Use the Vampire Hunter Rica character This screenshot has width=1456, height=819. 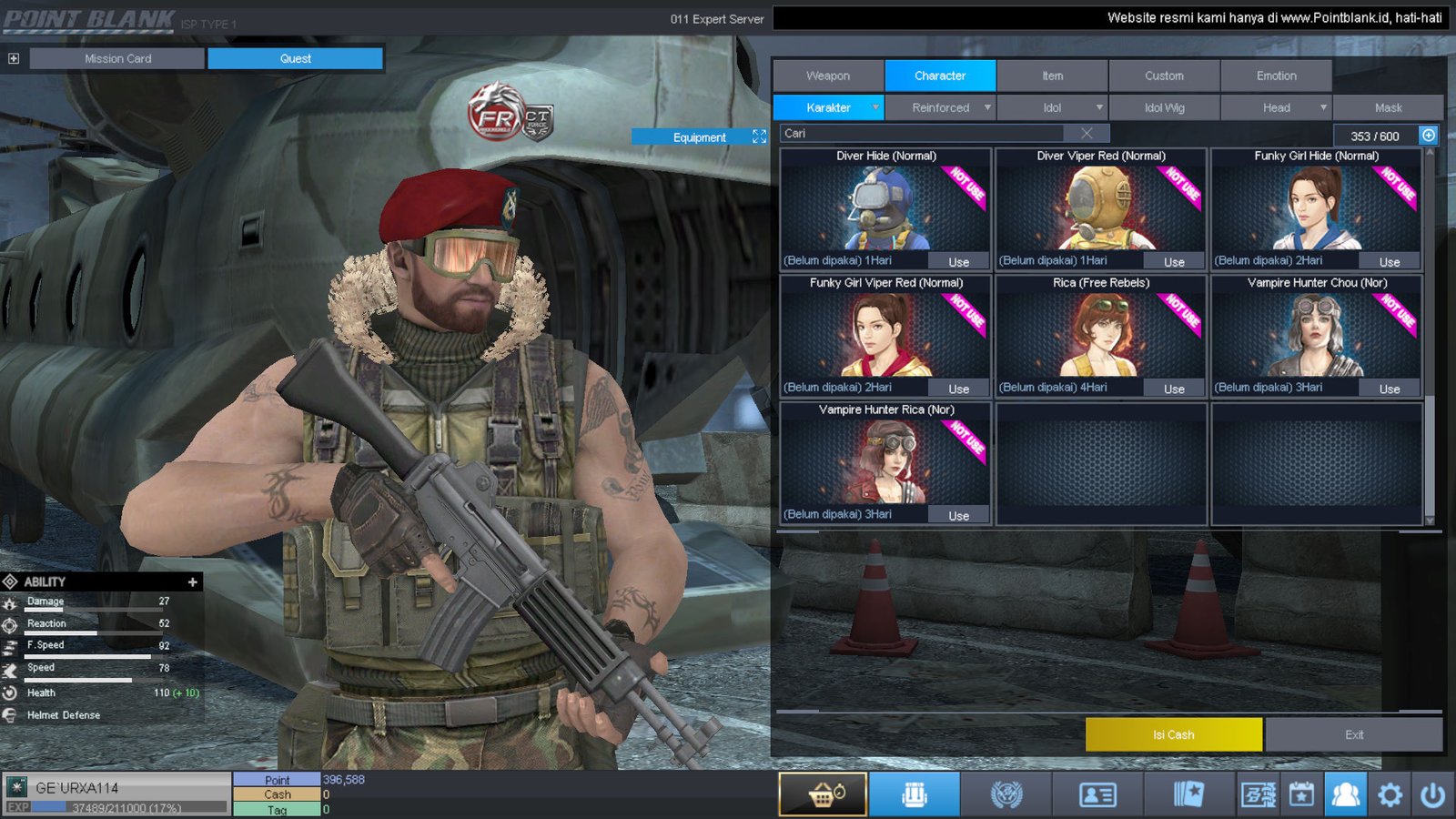click(958, 515)
